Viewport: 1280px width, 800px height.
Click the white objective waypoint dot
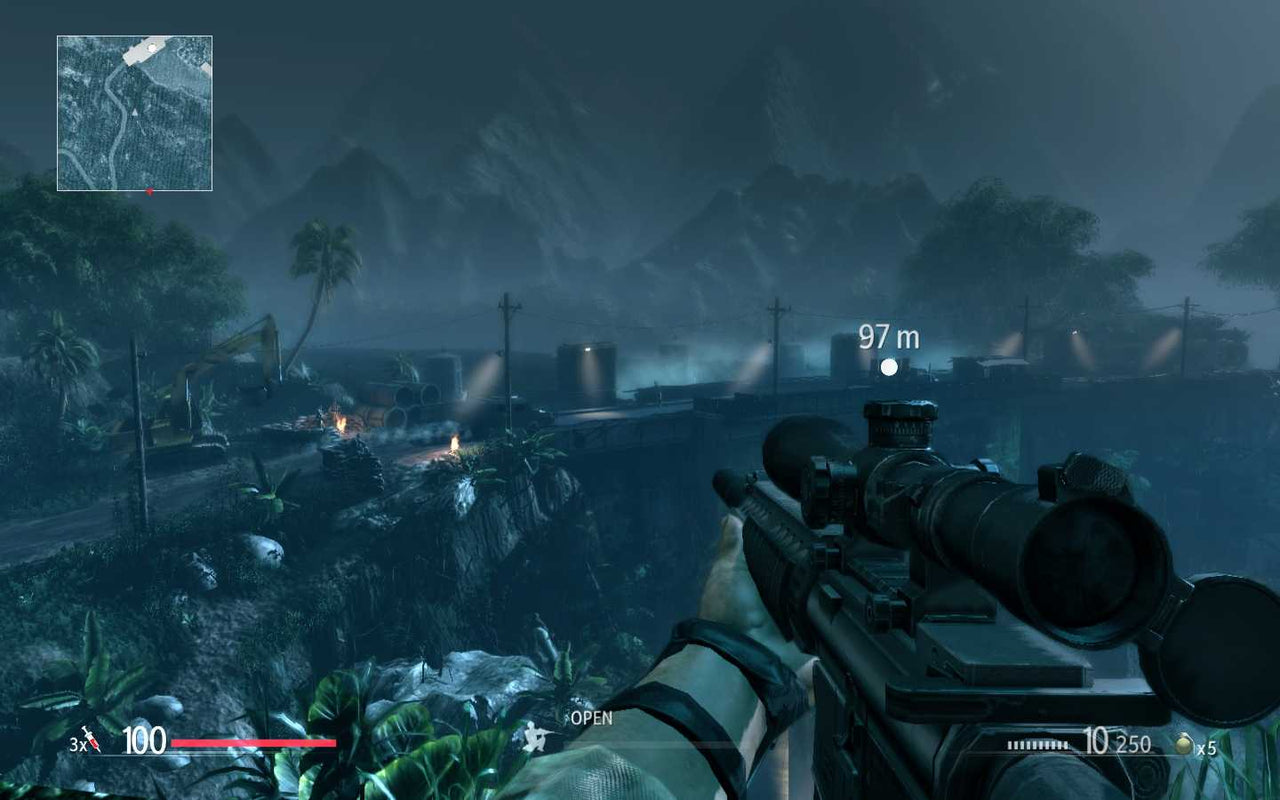pos(888,366)
